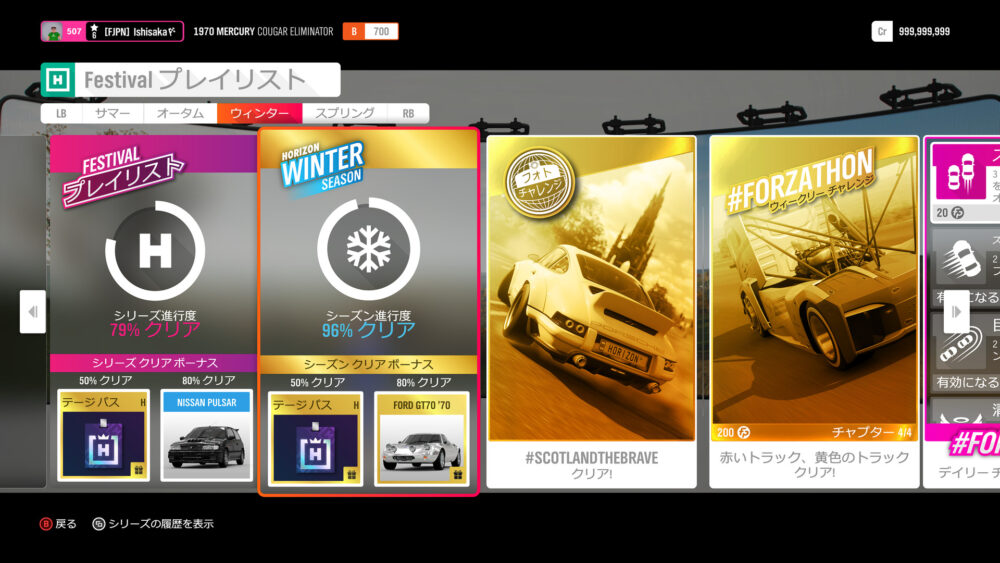Open the Festival プレイリスト series card

[154, 250]
